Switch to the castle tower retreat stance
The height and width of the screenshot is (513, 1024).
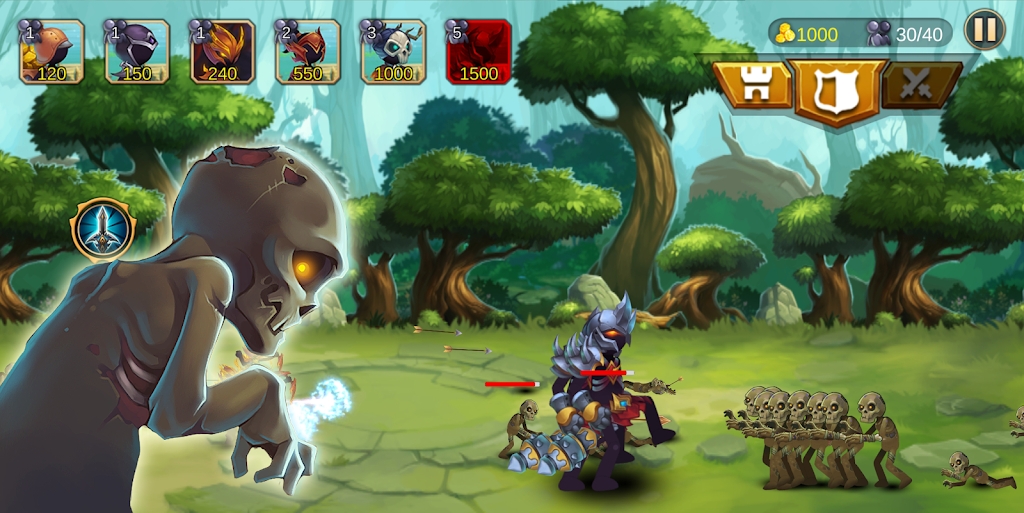(753, 86)
